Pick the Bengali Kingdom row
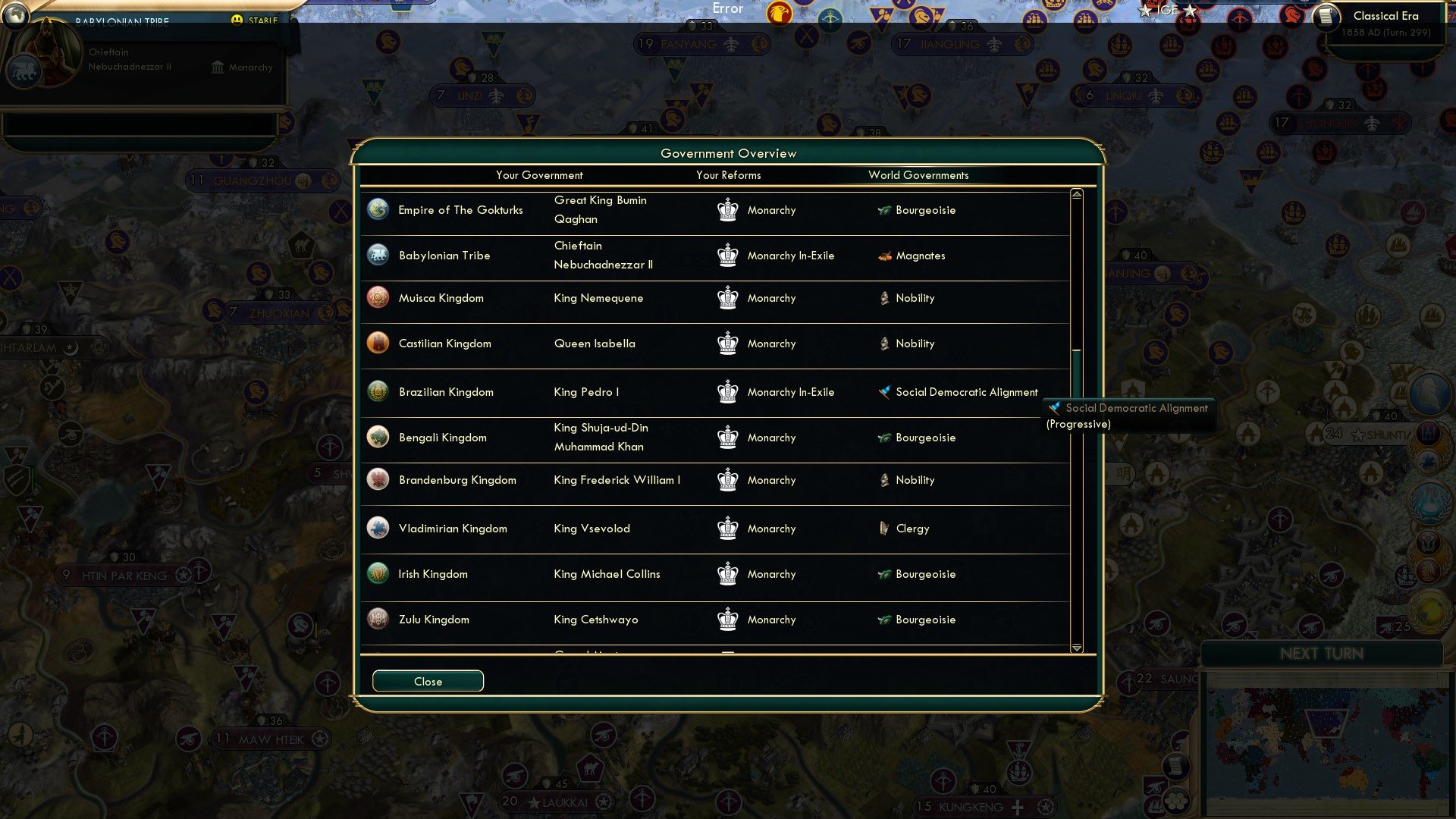 tap(442, 438)
